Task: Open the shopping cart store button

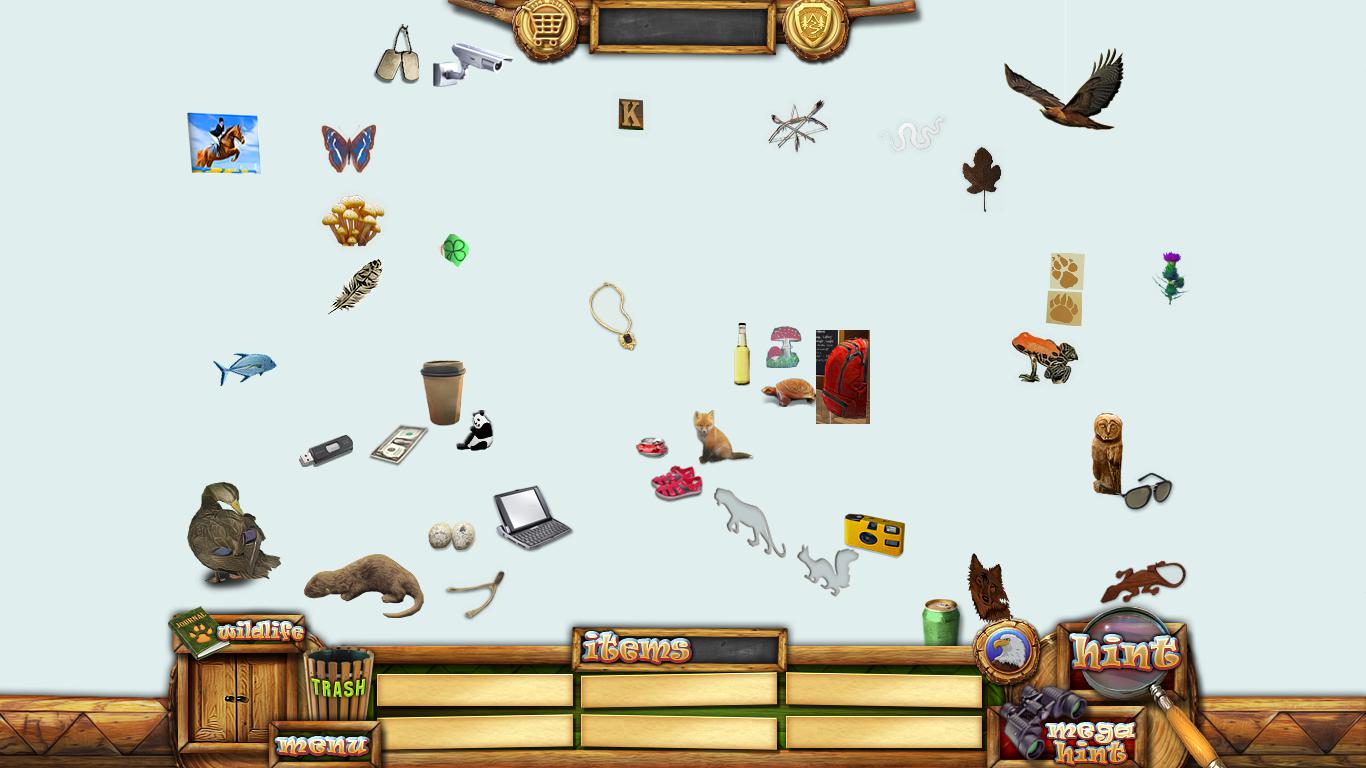Action: (545, 28)
